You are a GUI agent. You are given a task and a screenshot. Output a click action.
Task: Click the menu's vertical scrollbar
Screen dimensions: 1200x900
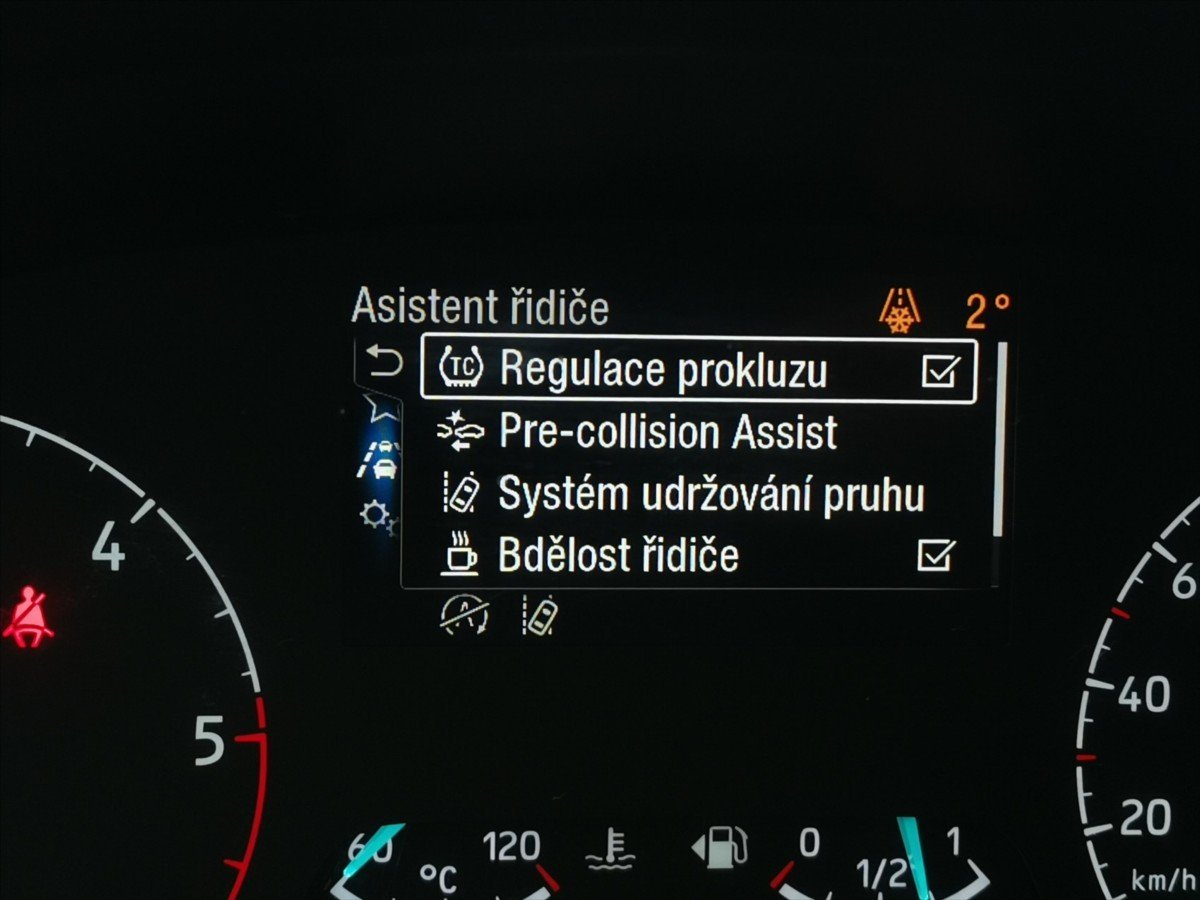pos(997,440)
